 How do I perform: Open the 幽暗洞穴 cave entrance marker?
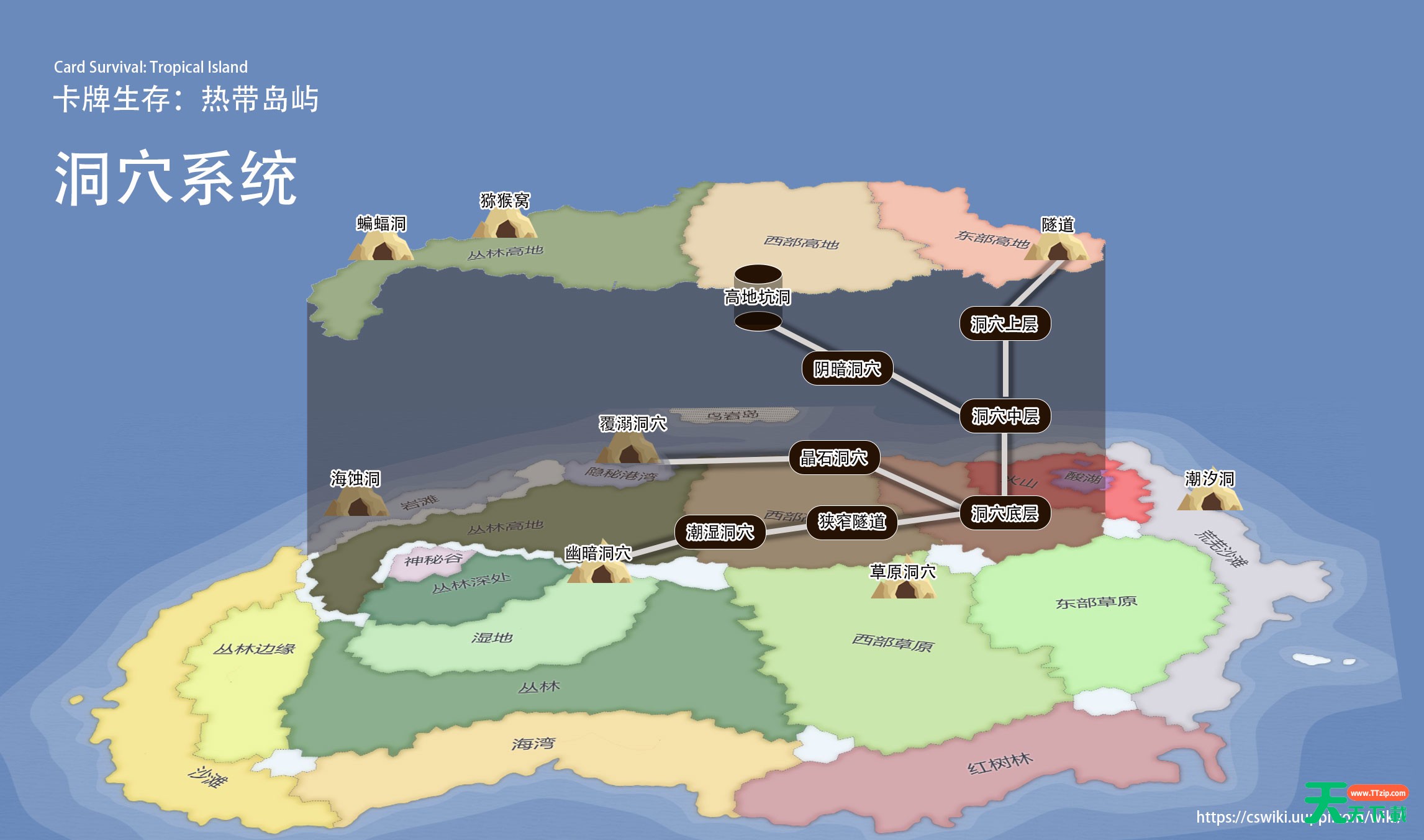tap(600, 568)
